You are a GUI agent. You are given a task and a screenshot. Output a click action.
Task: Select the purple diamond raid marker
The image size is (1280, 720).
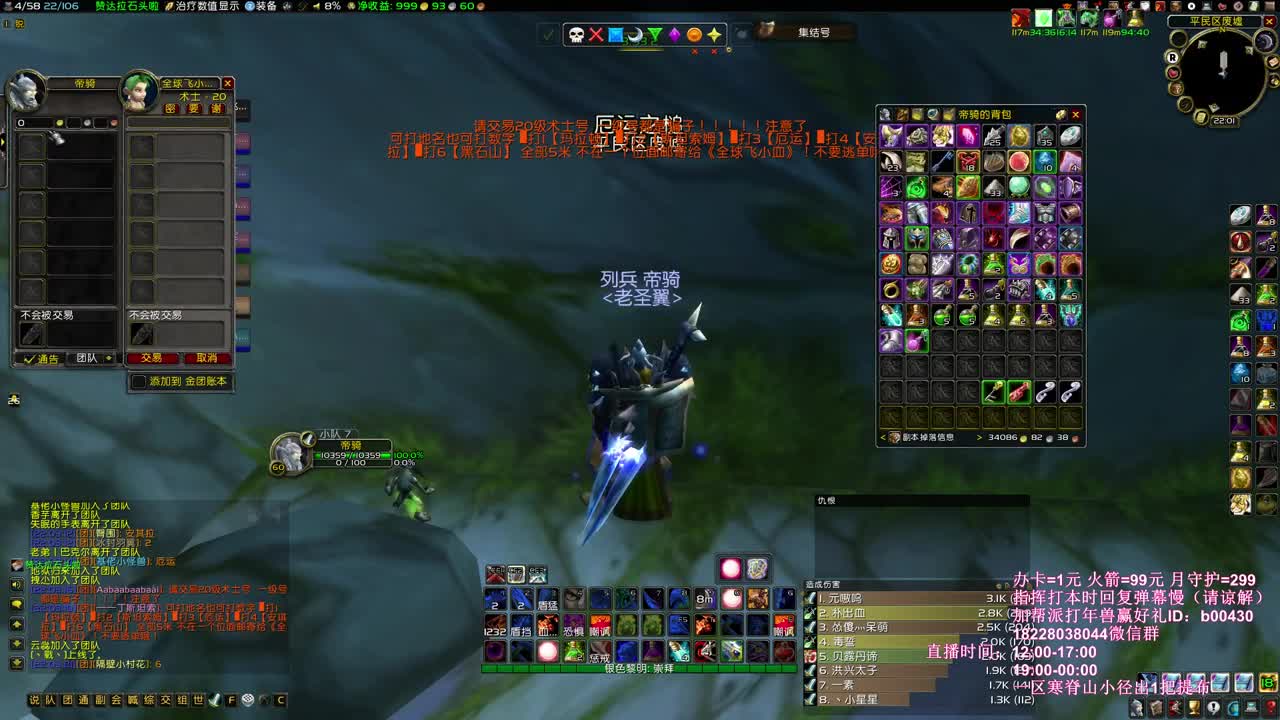tap(674, 34)
